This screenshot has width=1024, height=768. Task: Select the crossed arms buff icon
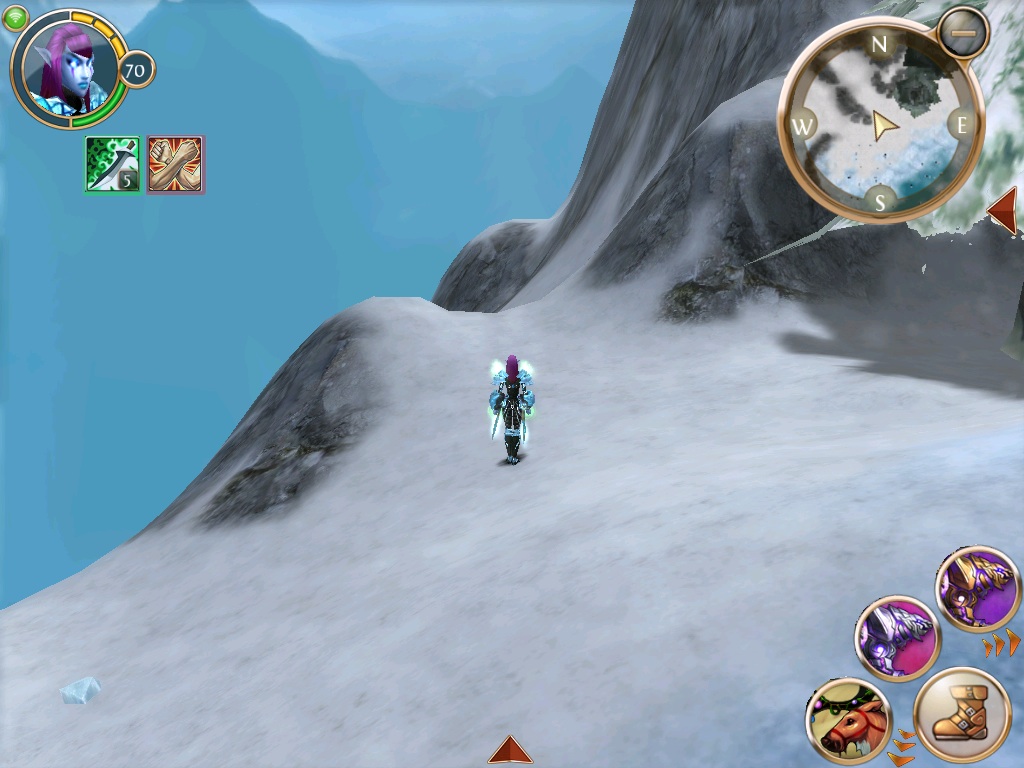[175, 164]
